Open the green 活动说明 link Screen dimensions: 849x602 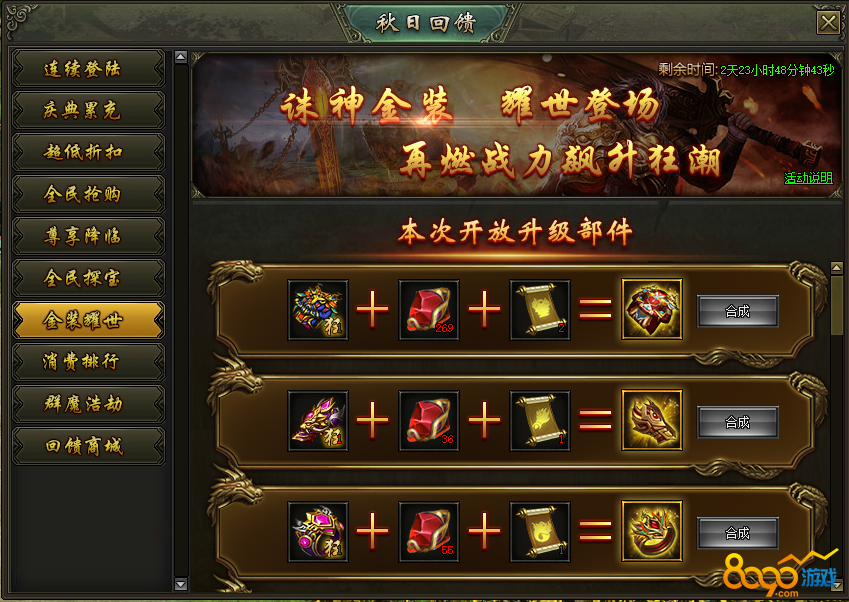[807, 179]
